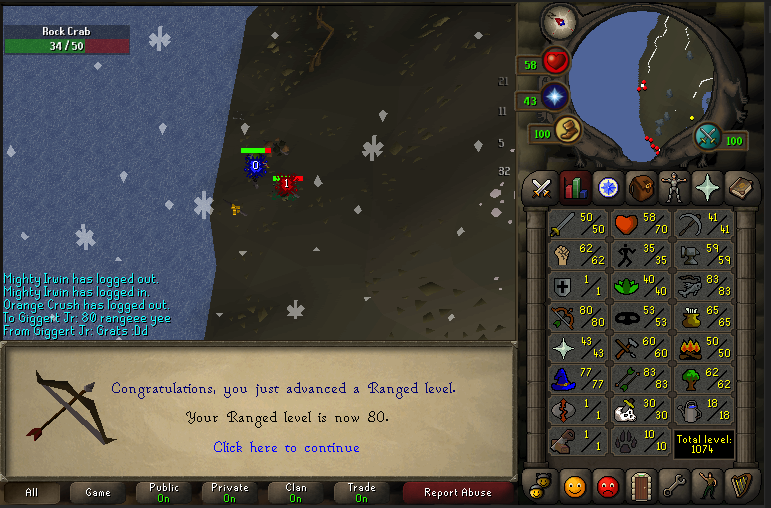The width and height of the screenshot is (771, 508).
Task: Select the Ranged skill showing 80
Action: 578,318
